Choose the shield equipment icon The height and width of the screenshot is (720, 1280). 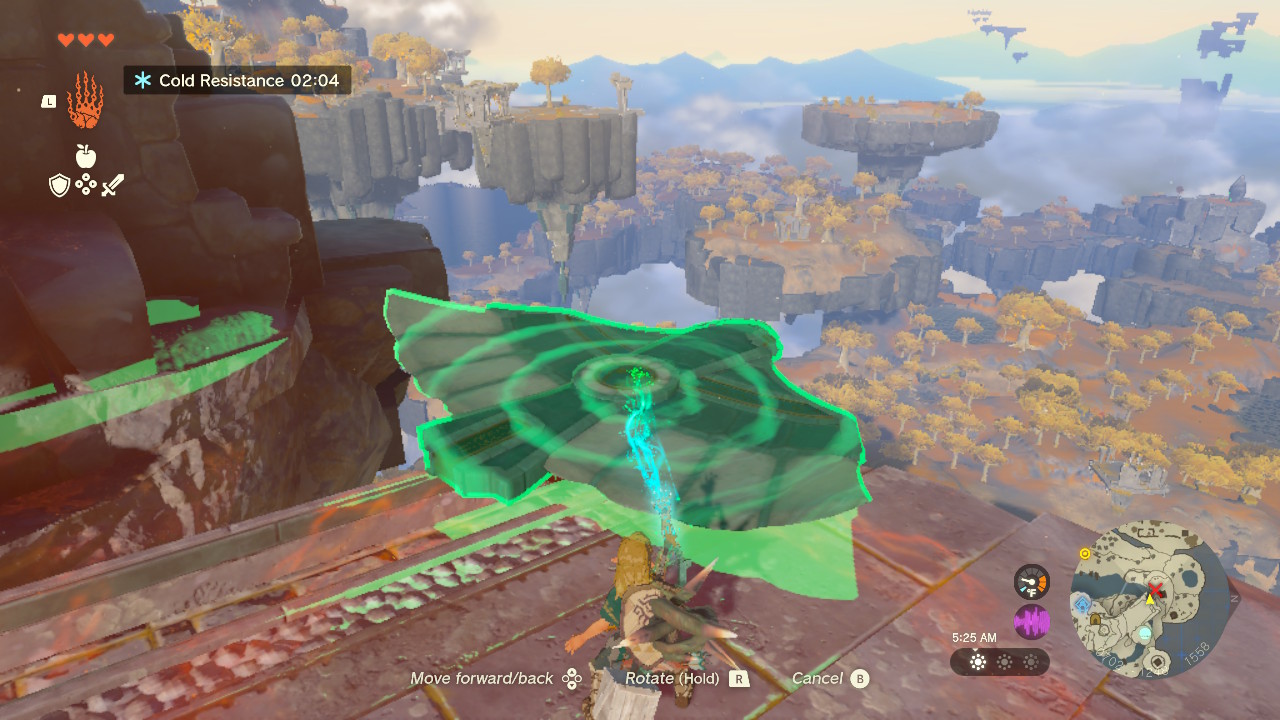60,185
